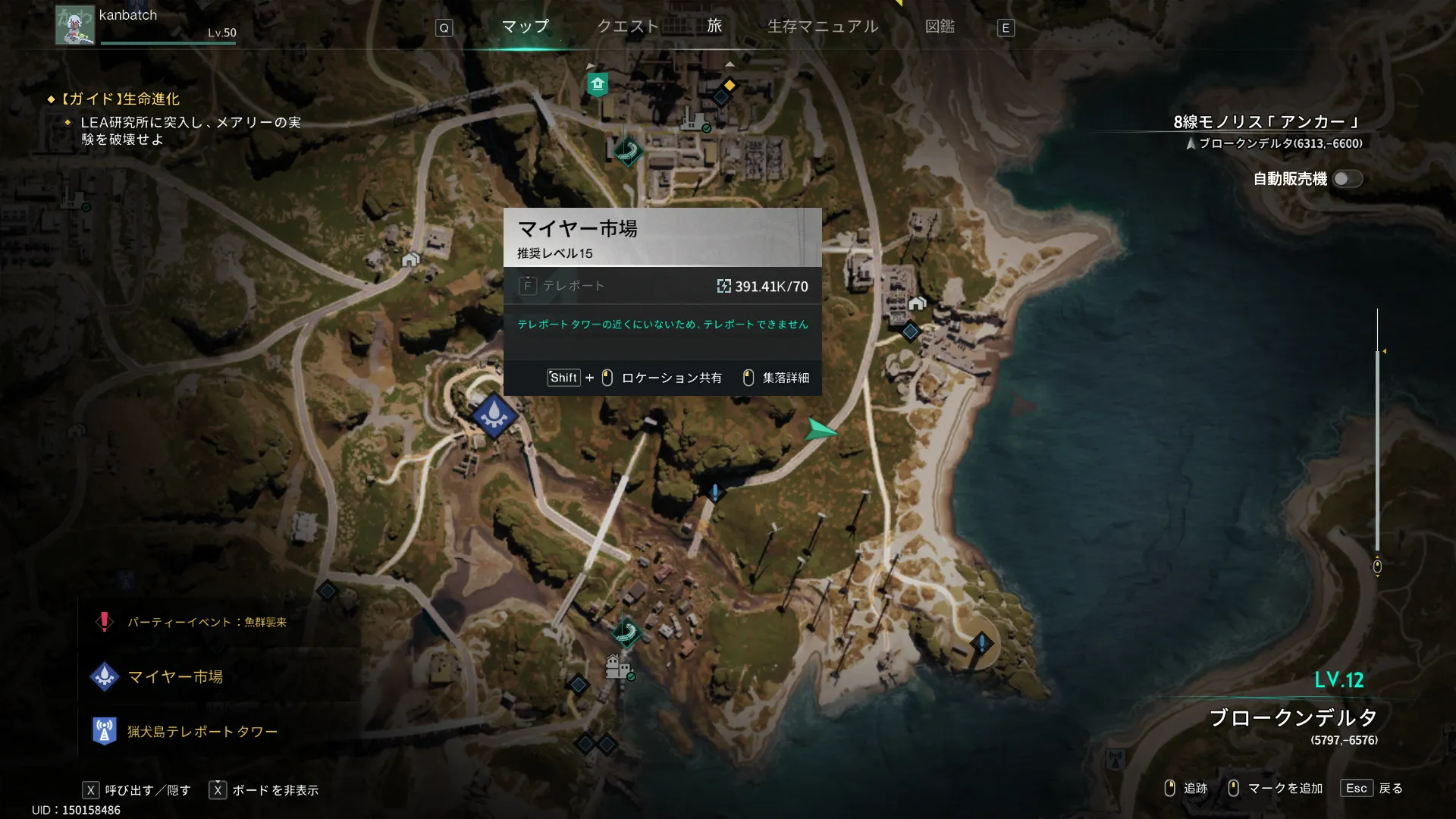Select the ガイド 生命進化 quest tracker
1456x819 pixels.
coord(120,99)
